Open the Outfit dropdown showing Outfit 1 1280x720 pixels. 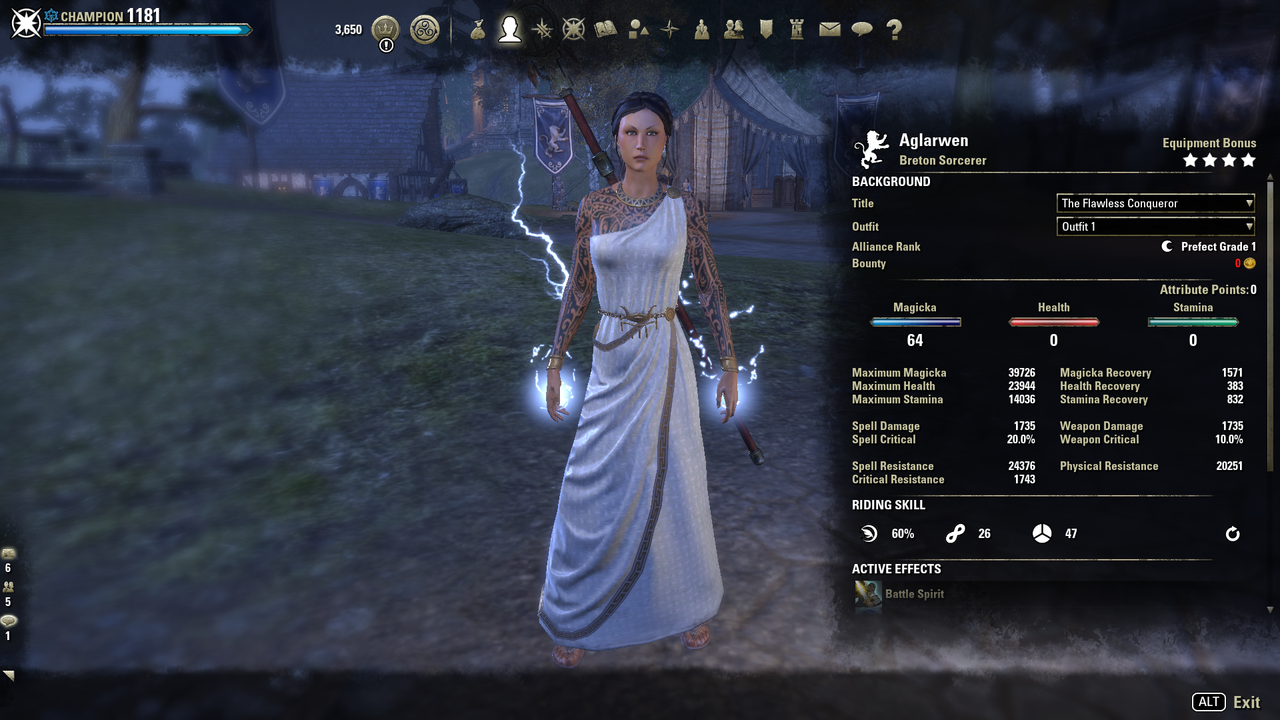pos(1155,227)
